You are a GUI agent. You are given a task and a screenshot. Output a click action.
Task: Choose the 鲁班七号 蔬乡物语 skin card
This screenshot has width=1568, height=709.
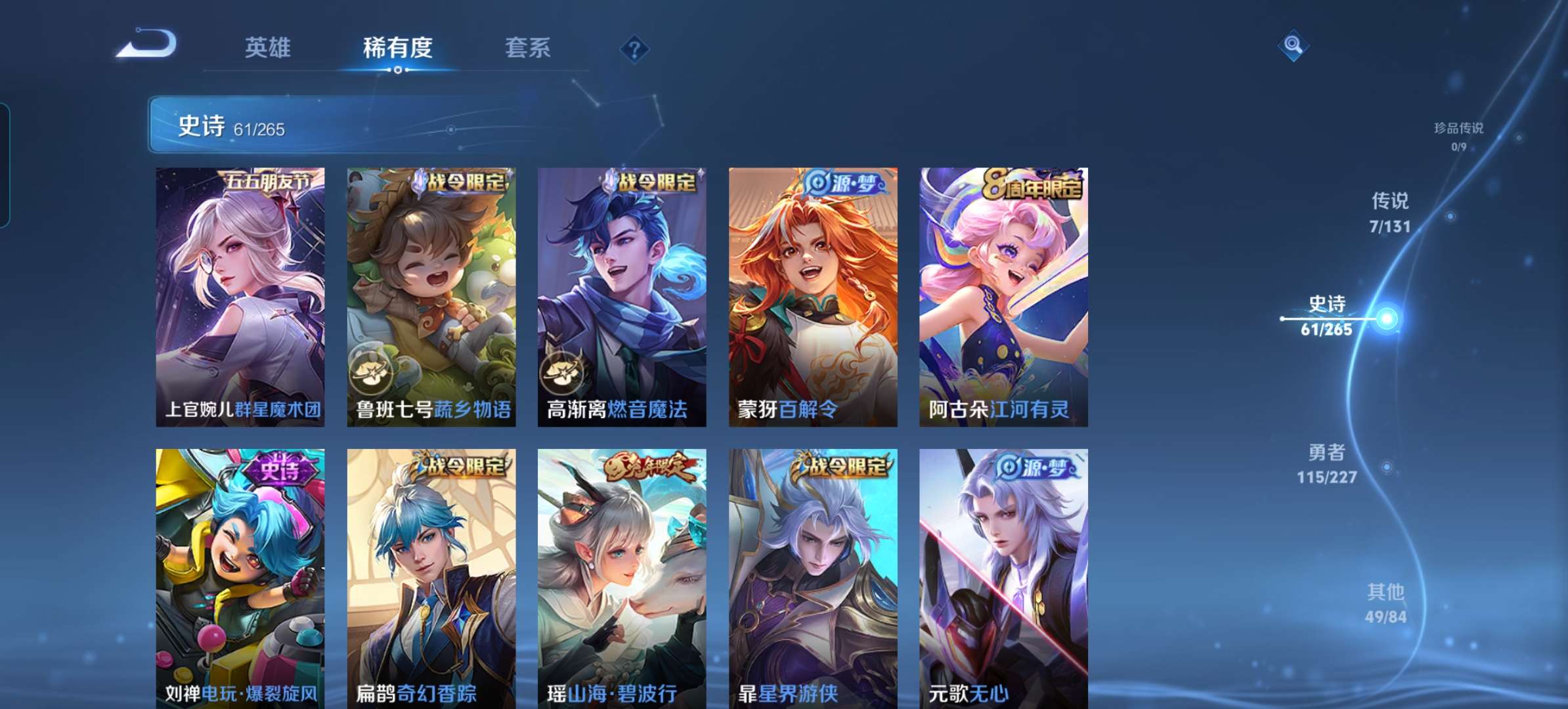coord(431,297)
